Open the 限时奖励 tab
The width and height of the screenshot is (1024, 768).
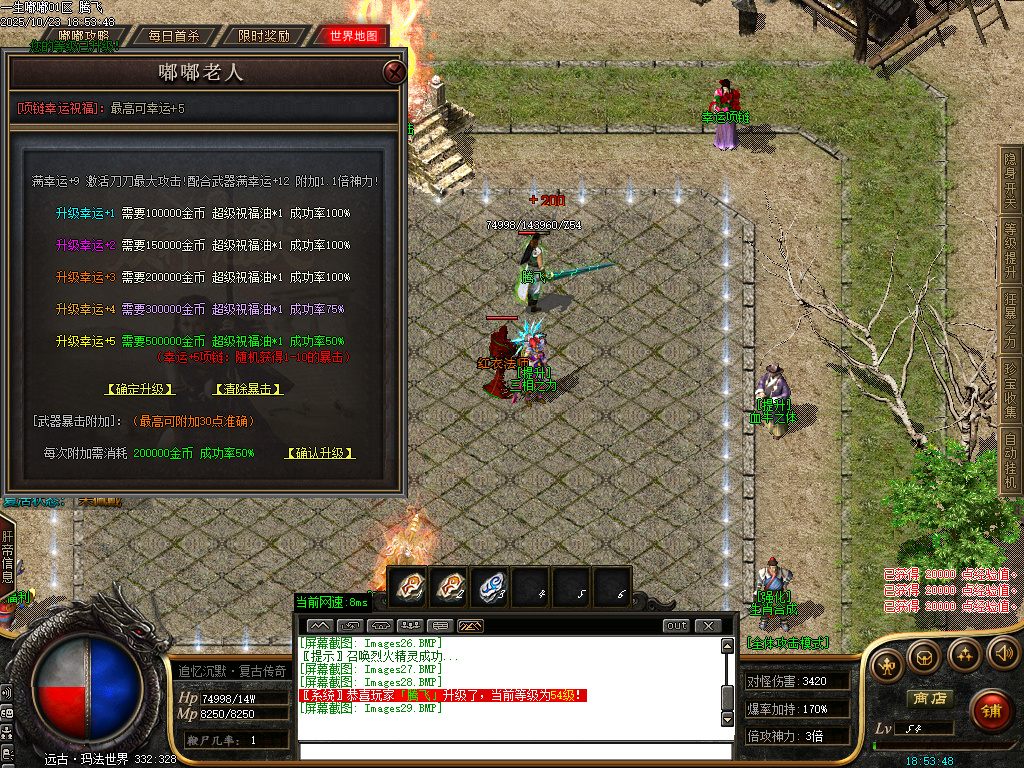(x=264, y=36)
